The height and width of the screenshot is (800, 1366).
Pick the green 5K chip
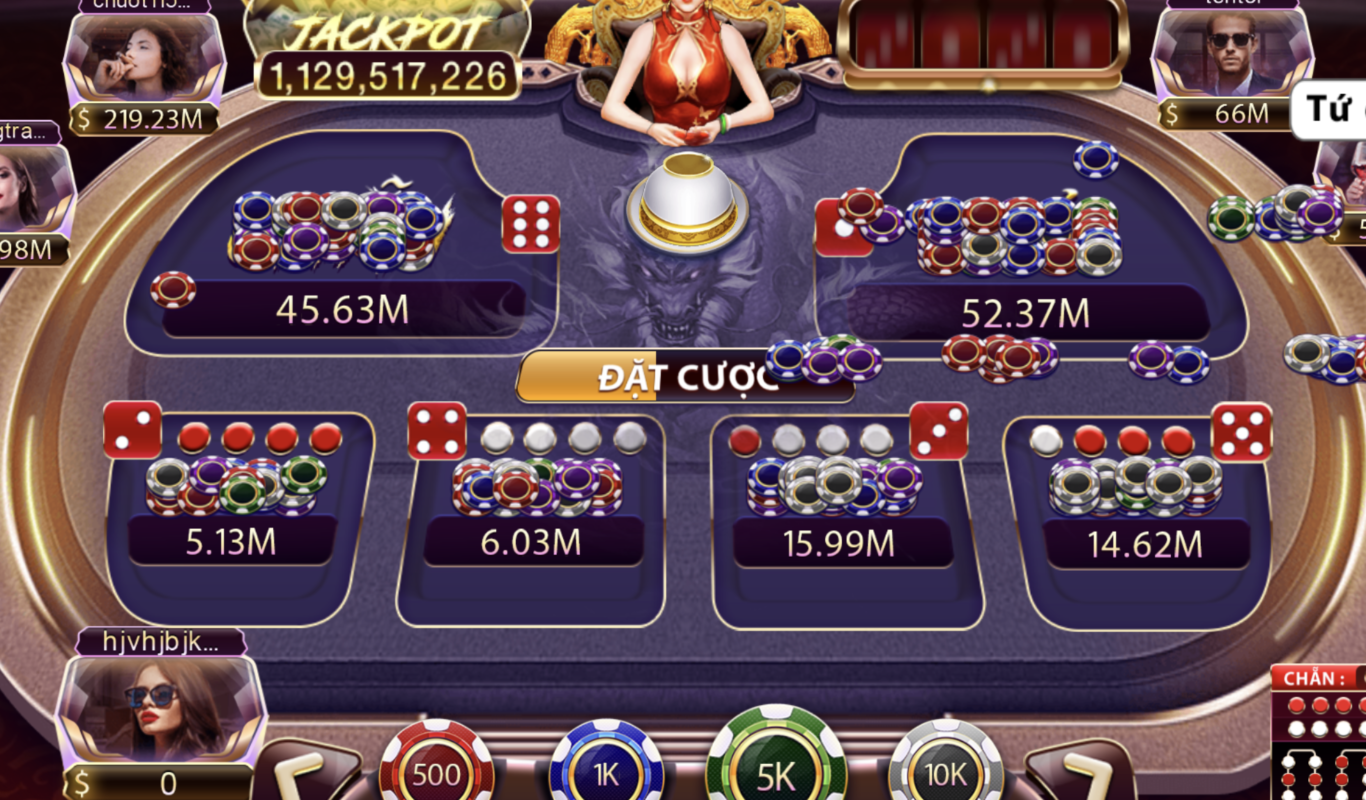776,768
